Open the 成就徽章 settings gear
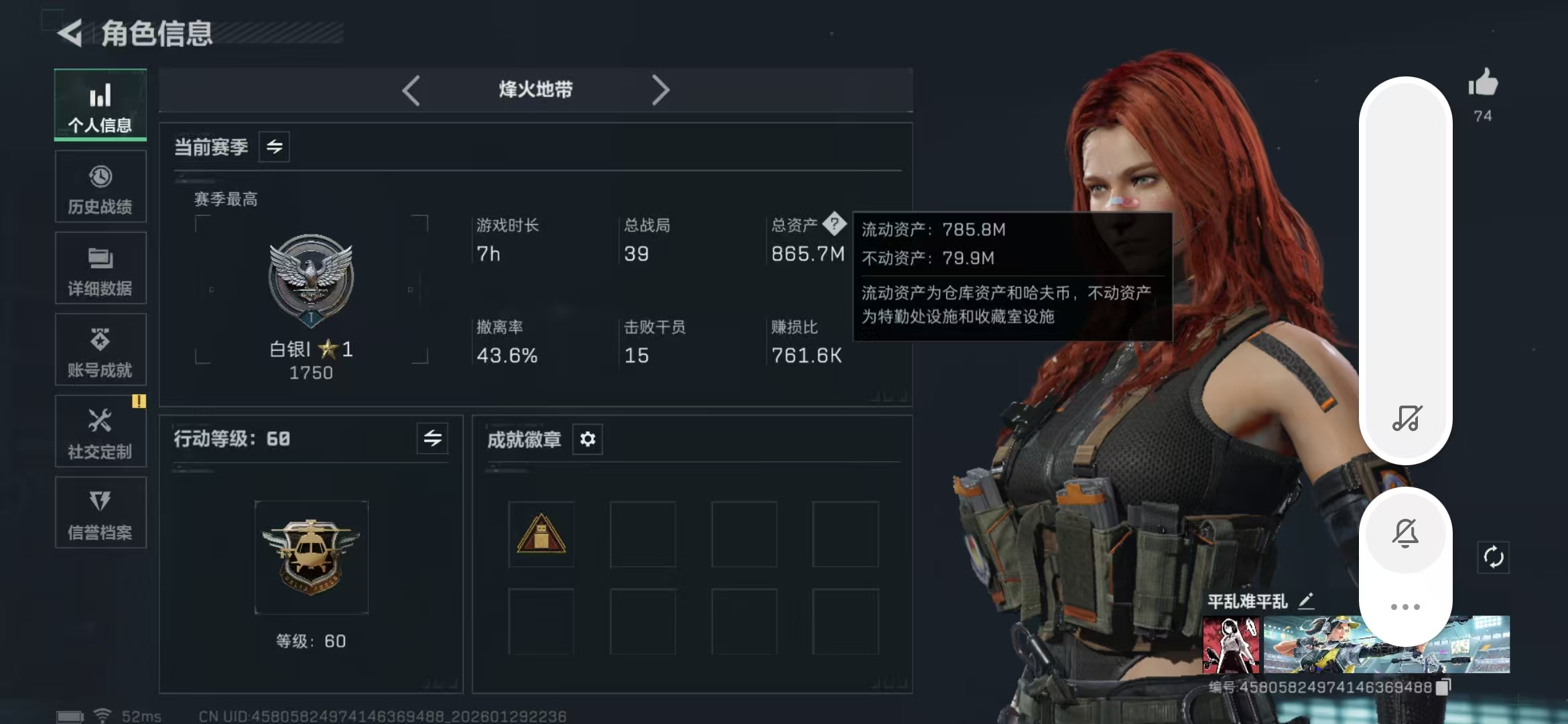1568x724 pixels. pyautogui.click(x=588, y=439)
